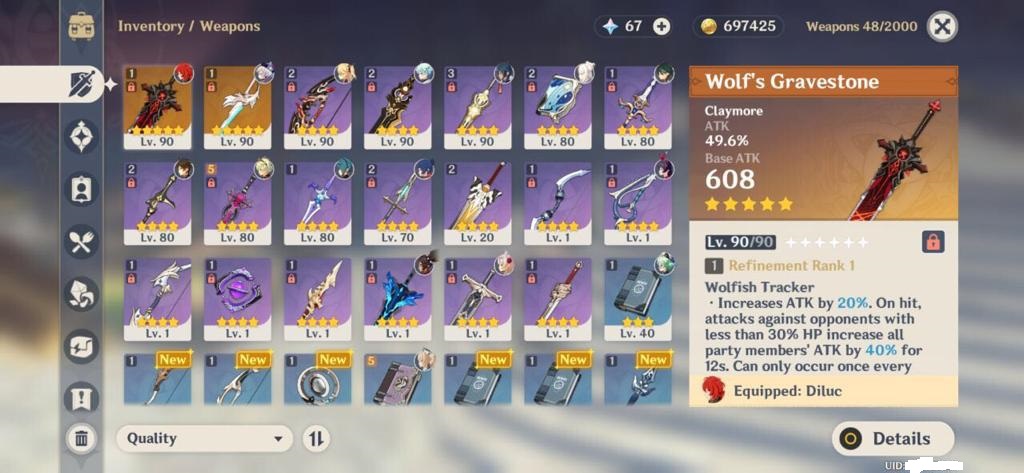Click the trash can discard button
Screen dimensions: 1024x473
(x=81, y=437)
